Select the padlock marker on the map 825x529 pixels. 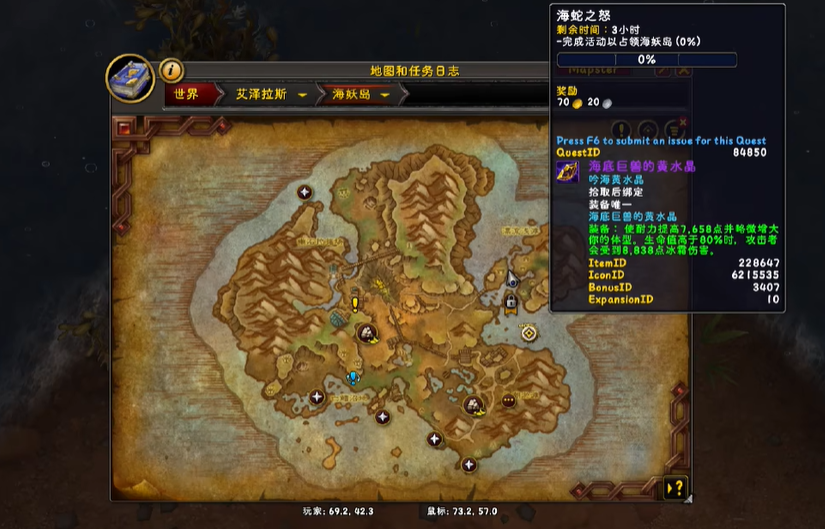511,301
